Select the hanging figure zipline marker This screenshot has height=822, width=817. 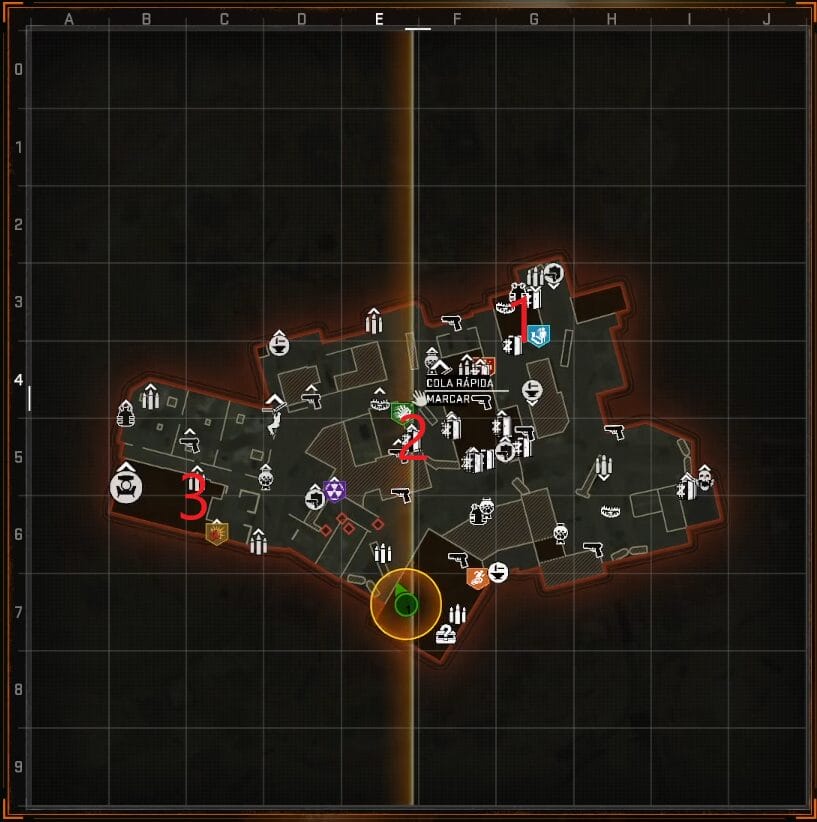point(273,427)
